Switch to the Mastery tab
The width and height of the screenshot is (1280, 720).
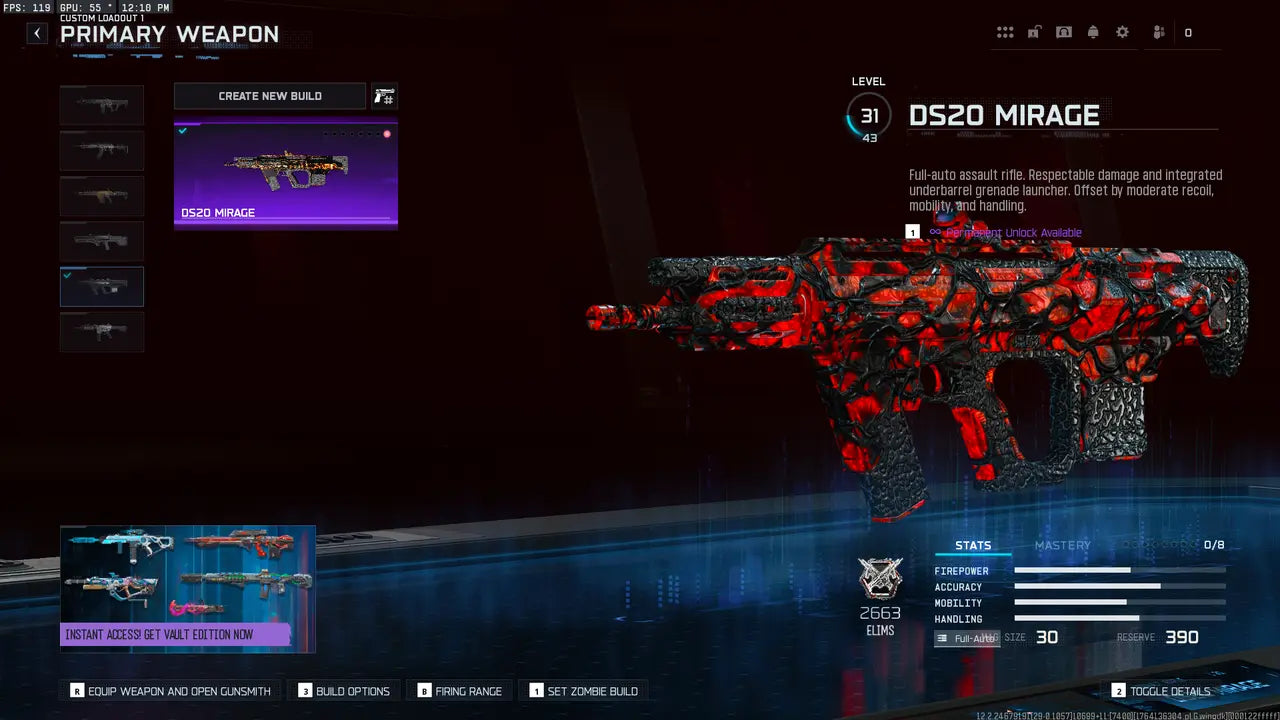pos(1063,545)
